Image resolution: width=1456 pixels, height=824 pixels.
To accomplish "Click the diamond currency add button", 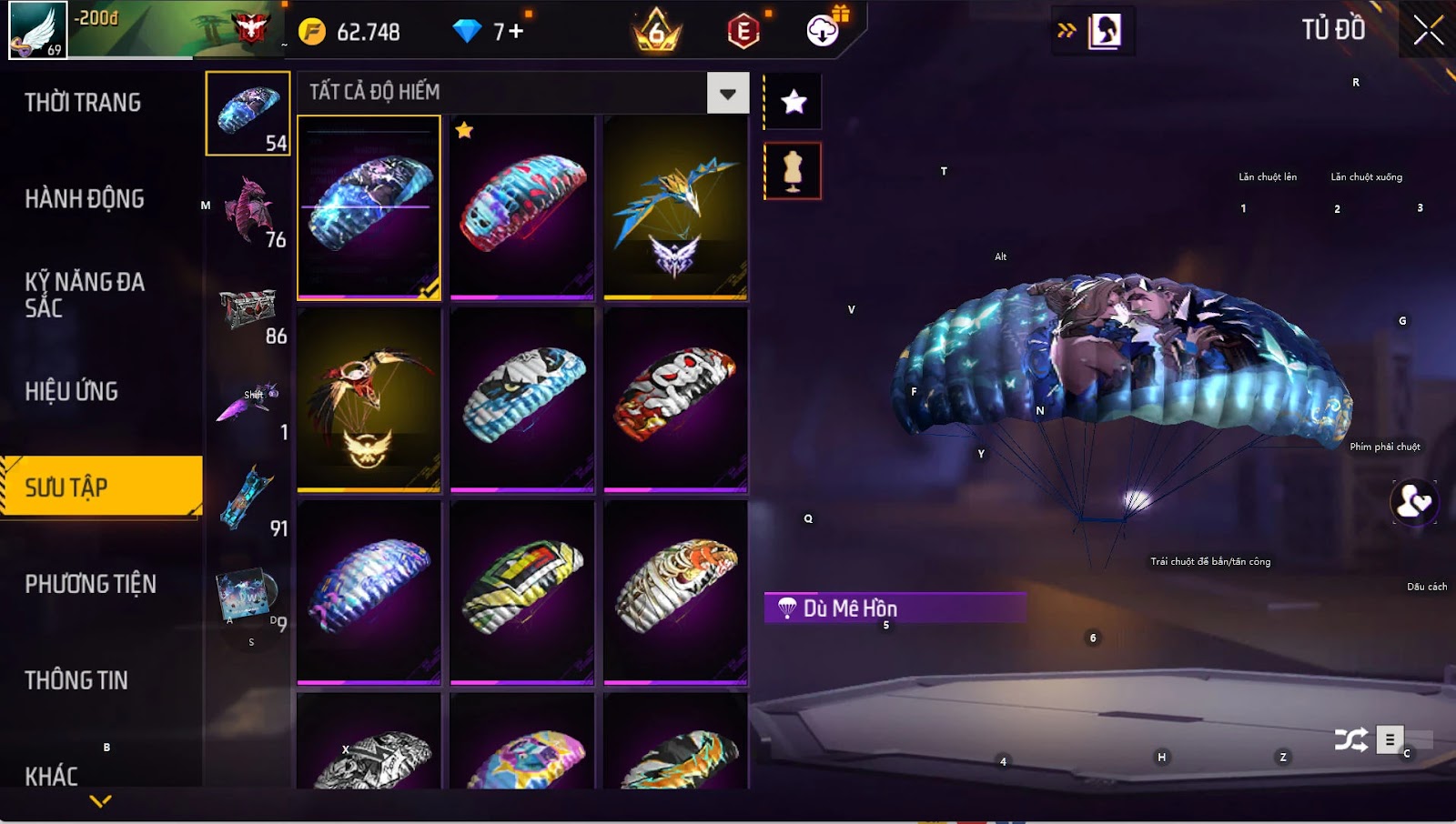I will (x=516, y=32).
